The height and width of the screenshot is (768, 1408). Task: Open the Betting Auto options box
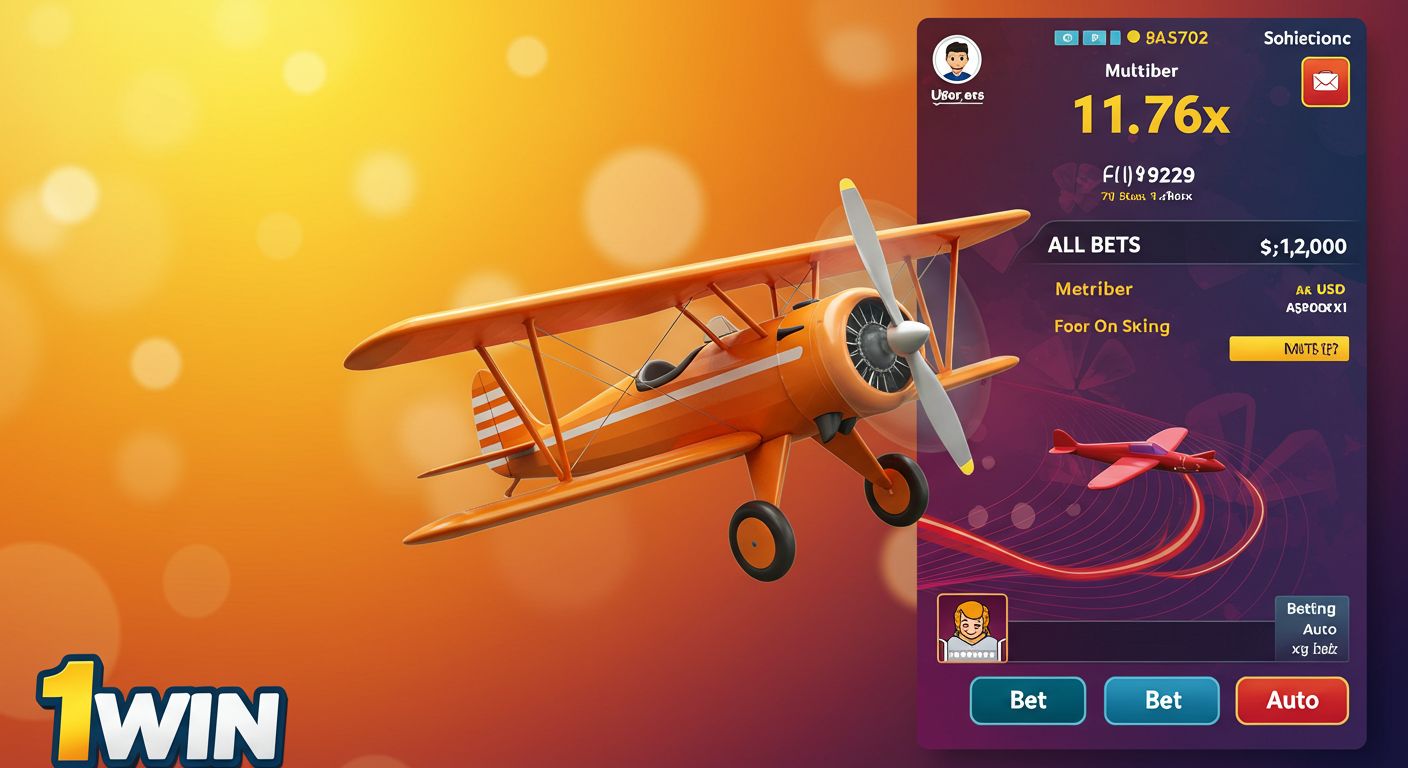1312,628
